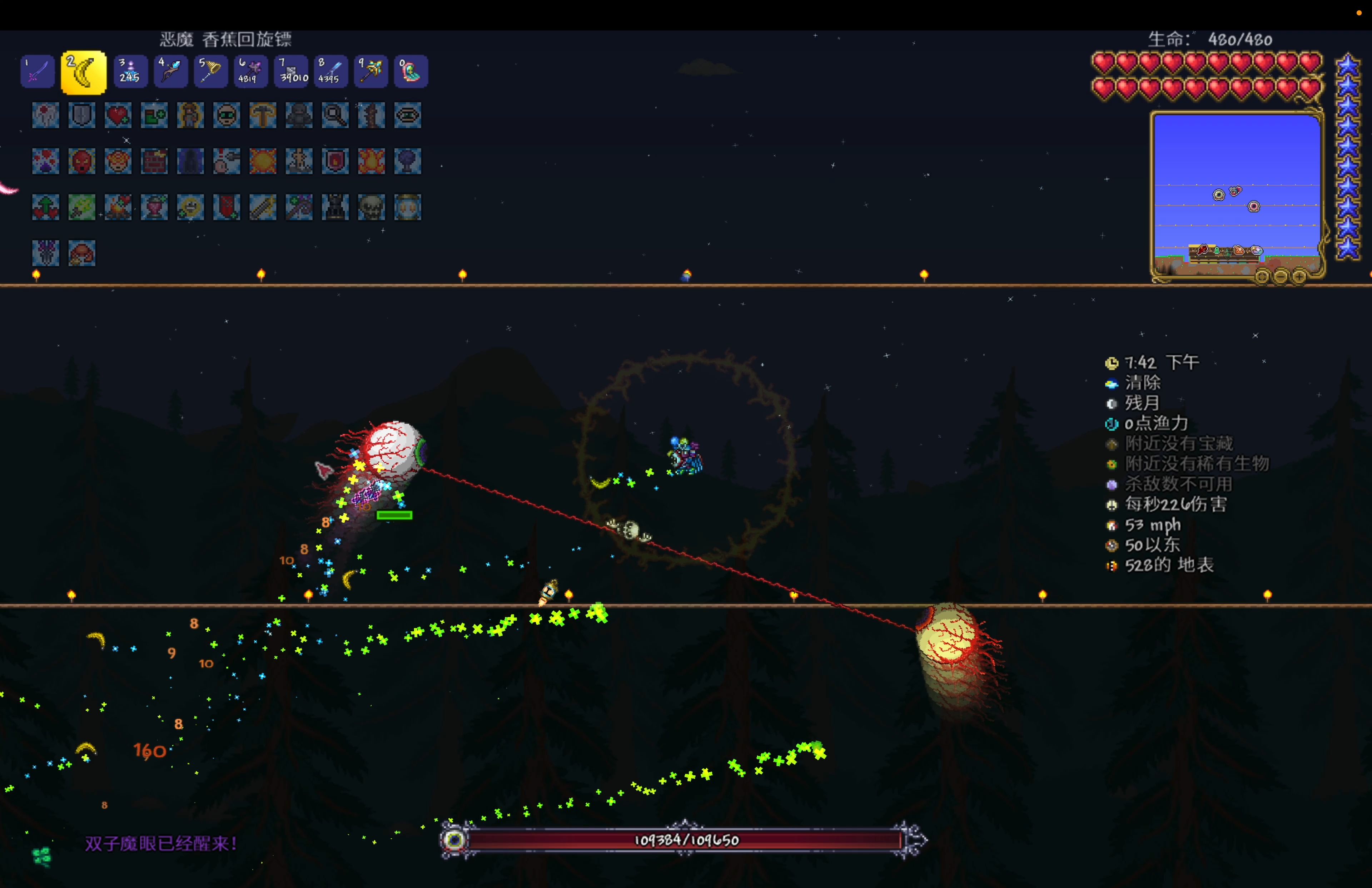Click the grey shield buff icon
Image resolution: width=1372 pixels, height=888 pixels.
(82, 115)
